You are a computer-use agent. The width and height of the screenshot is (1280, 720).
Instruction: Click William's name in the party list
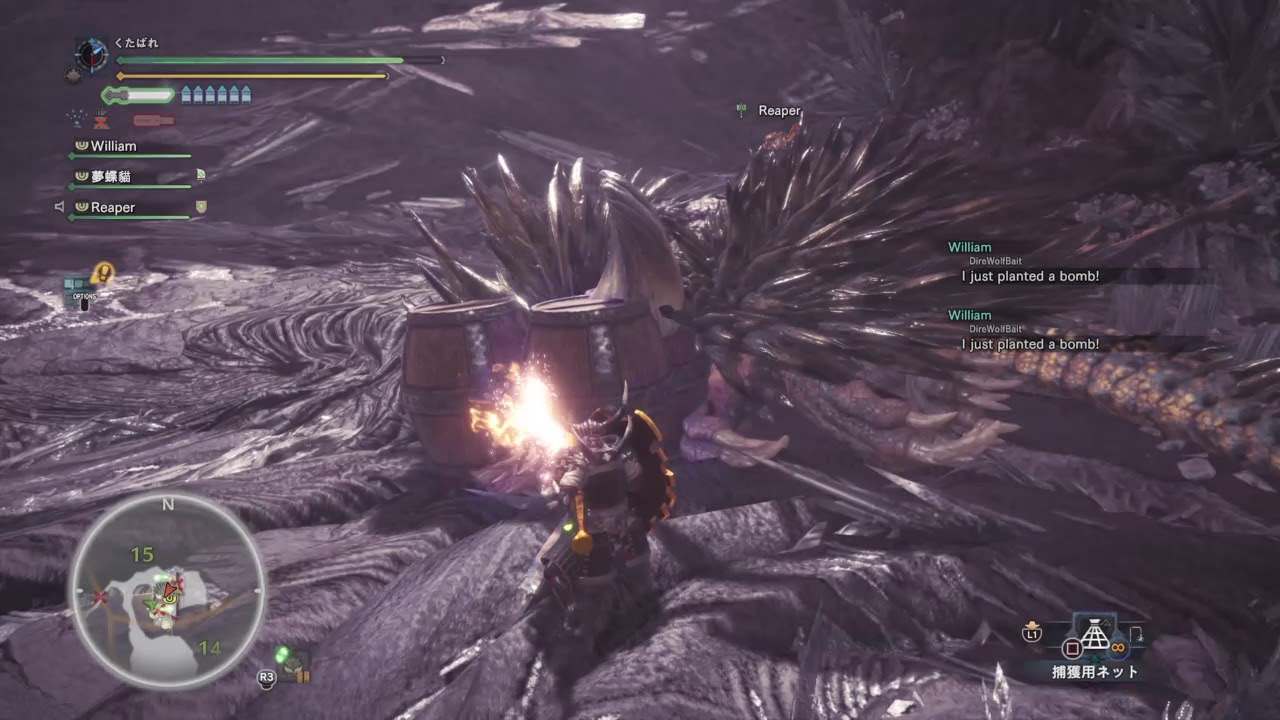113,147
